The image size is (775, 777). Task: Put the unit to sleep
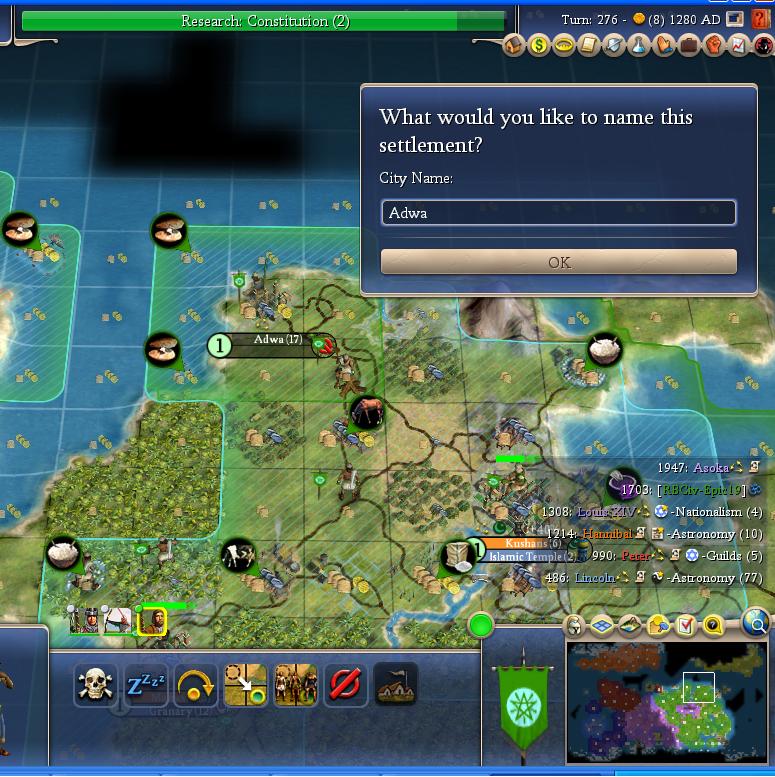point(146,686)
